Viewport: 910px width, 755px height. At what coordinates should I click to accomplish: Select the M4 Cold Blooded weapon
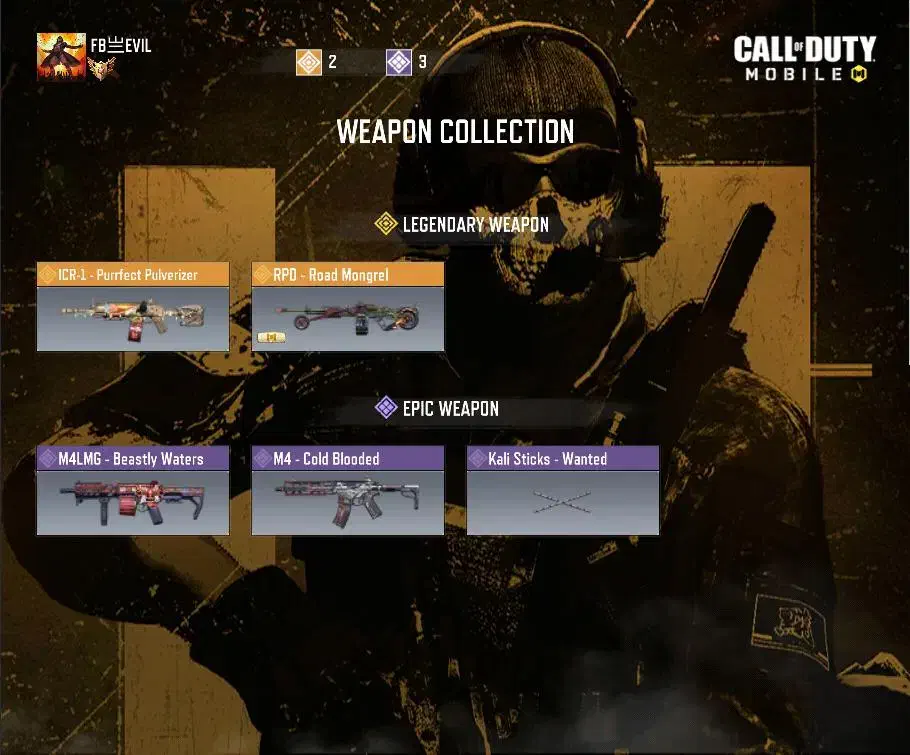pos(347,491)
